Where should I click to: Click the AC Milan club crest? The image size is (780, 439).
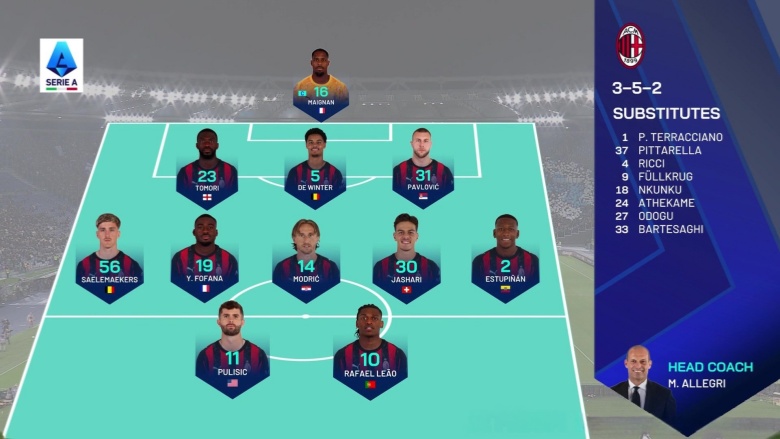coord(630,45)
